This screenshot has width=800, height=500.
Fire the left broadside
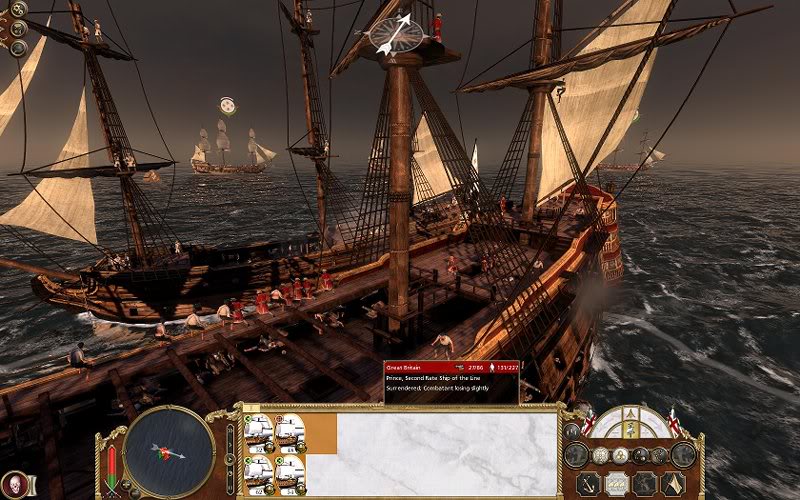[575, 455]
